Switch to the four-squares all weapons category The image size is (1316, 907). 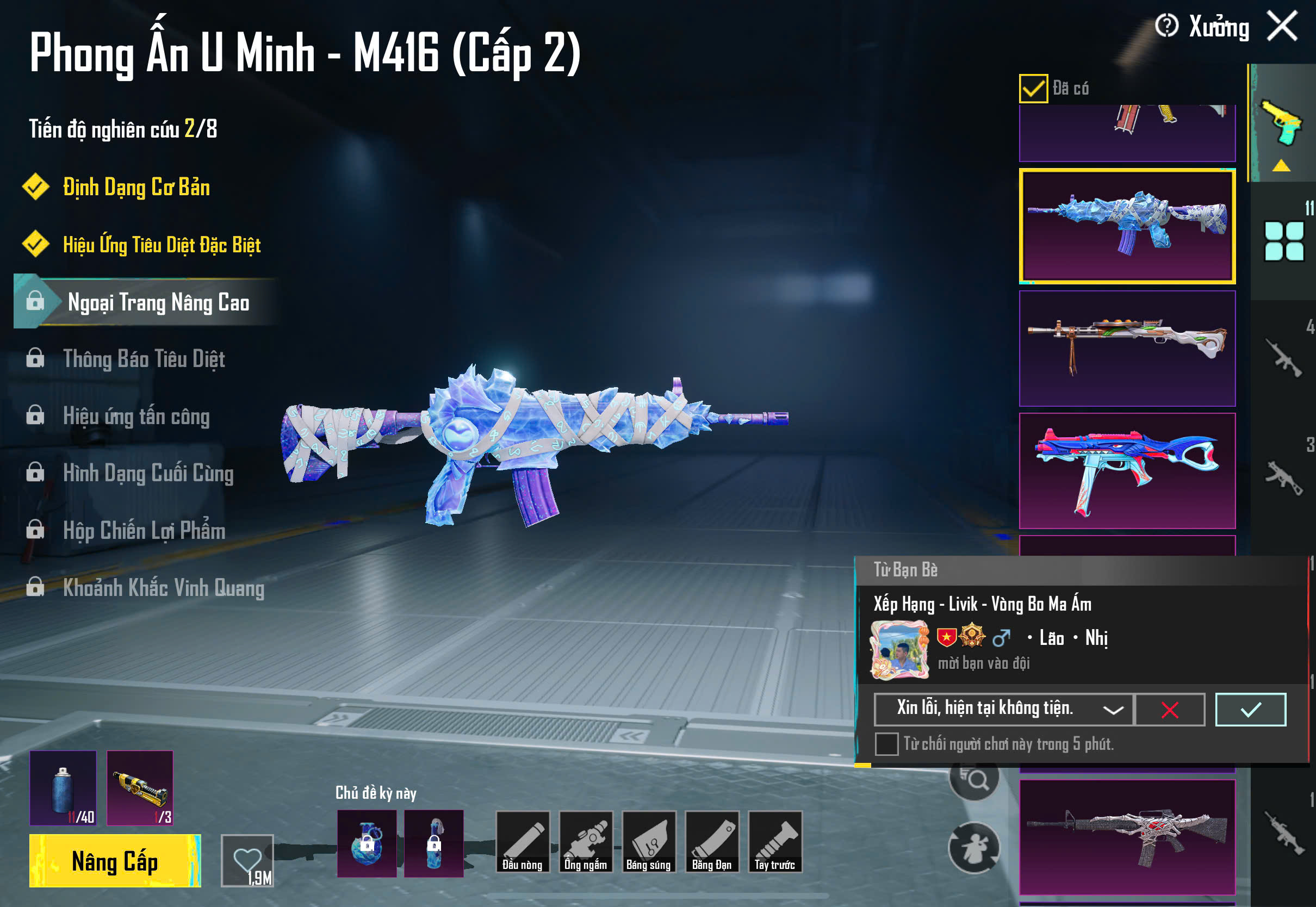pyautogui.click(x=1283, y=241)
